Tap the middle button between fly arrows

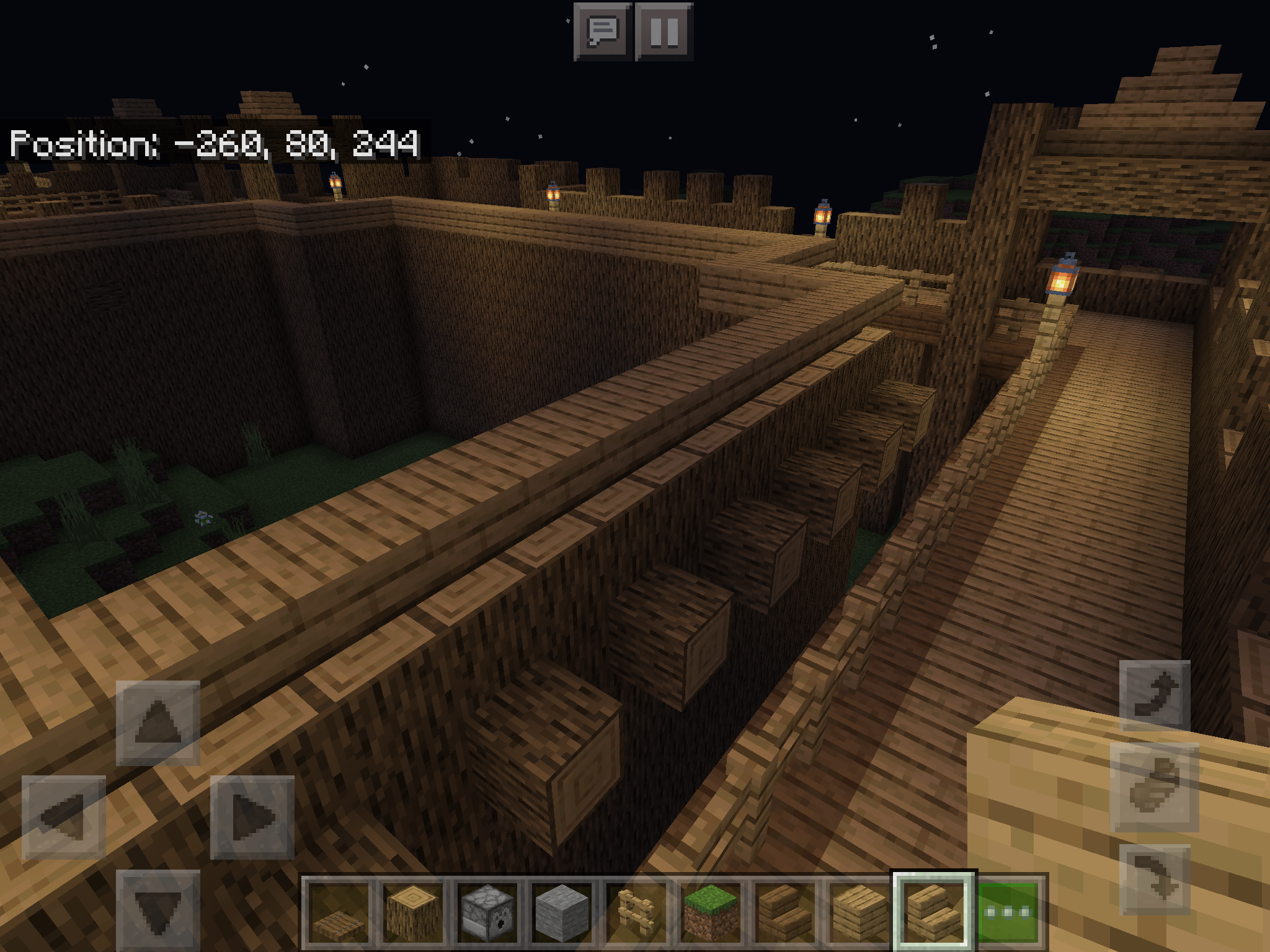[1155, 787]
